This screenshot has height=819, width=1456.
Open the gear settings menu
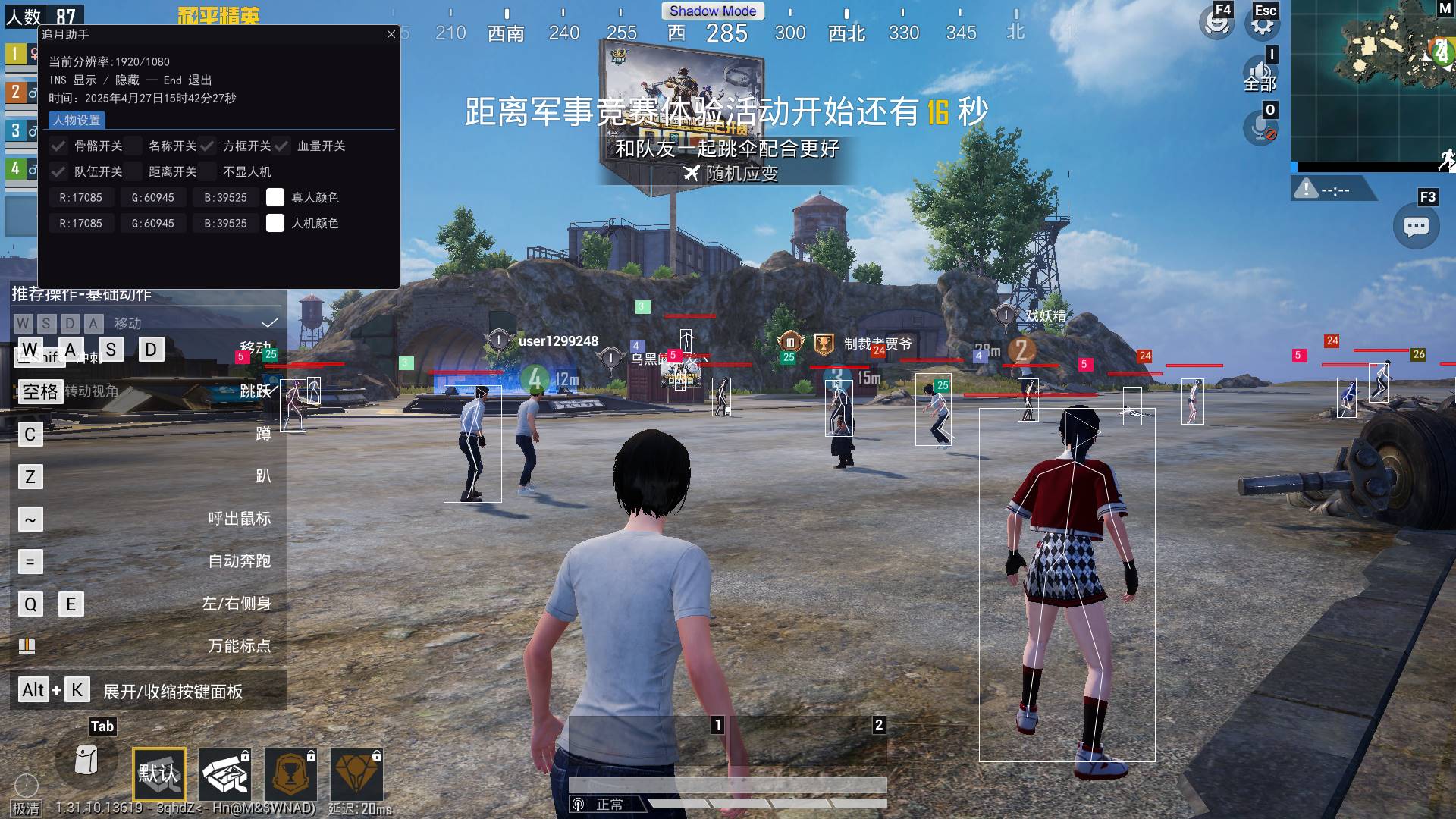1262,24
